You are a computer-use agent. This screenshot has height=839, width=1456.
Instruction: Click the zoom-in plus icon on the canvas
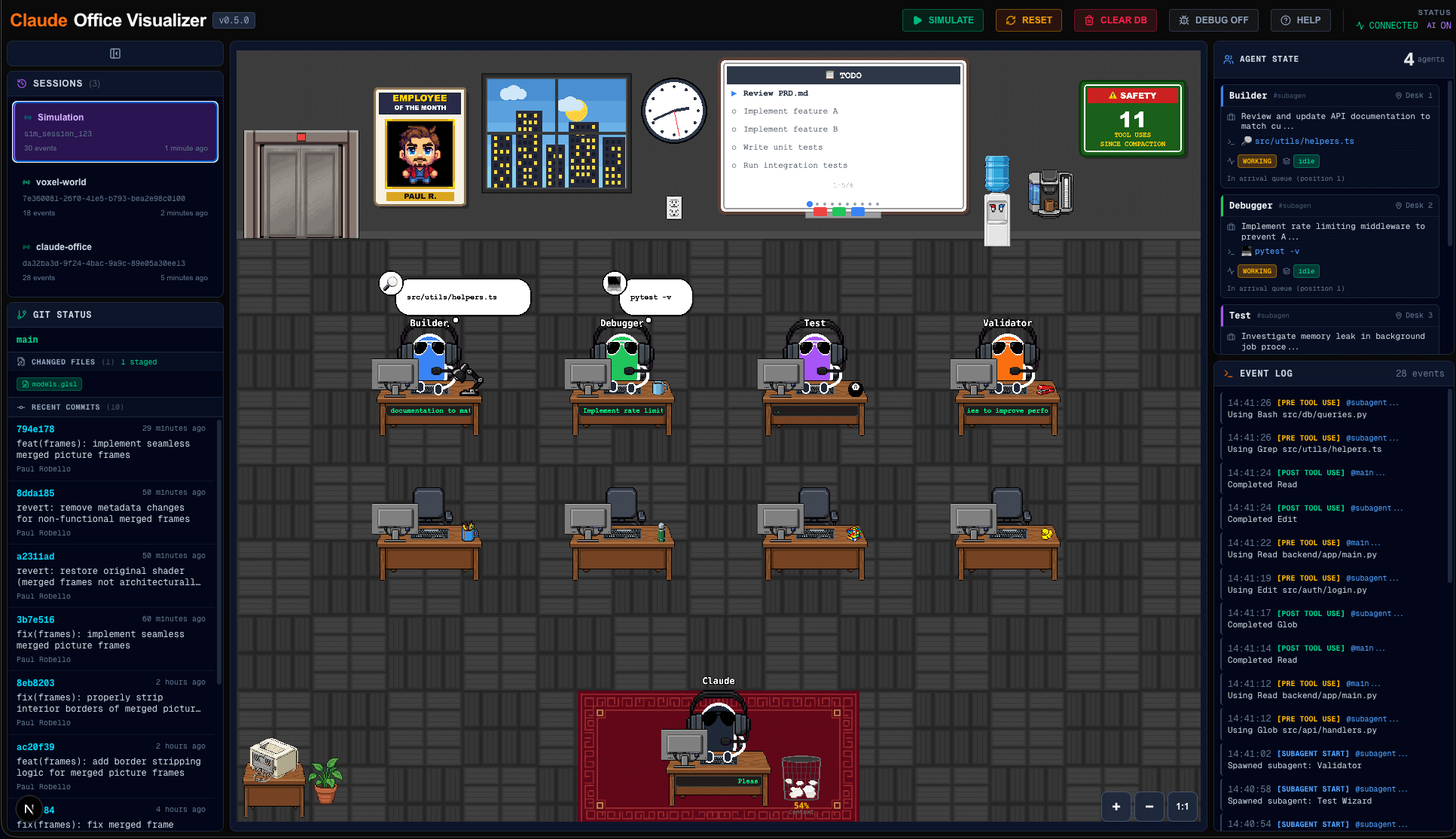1116,807
